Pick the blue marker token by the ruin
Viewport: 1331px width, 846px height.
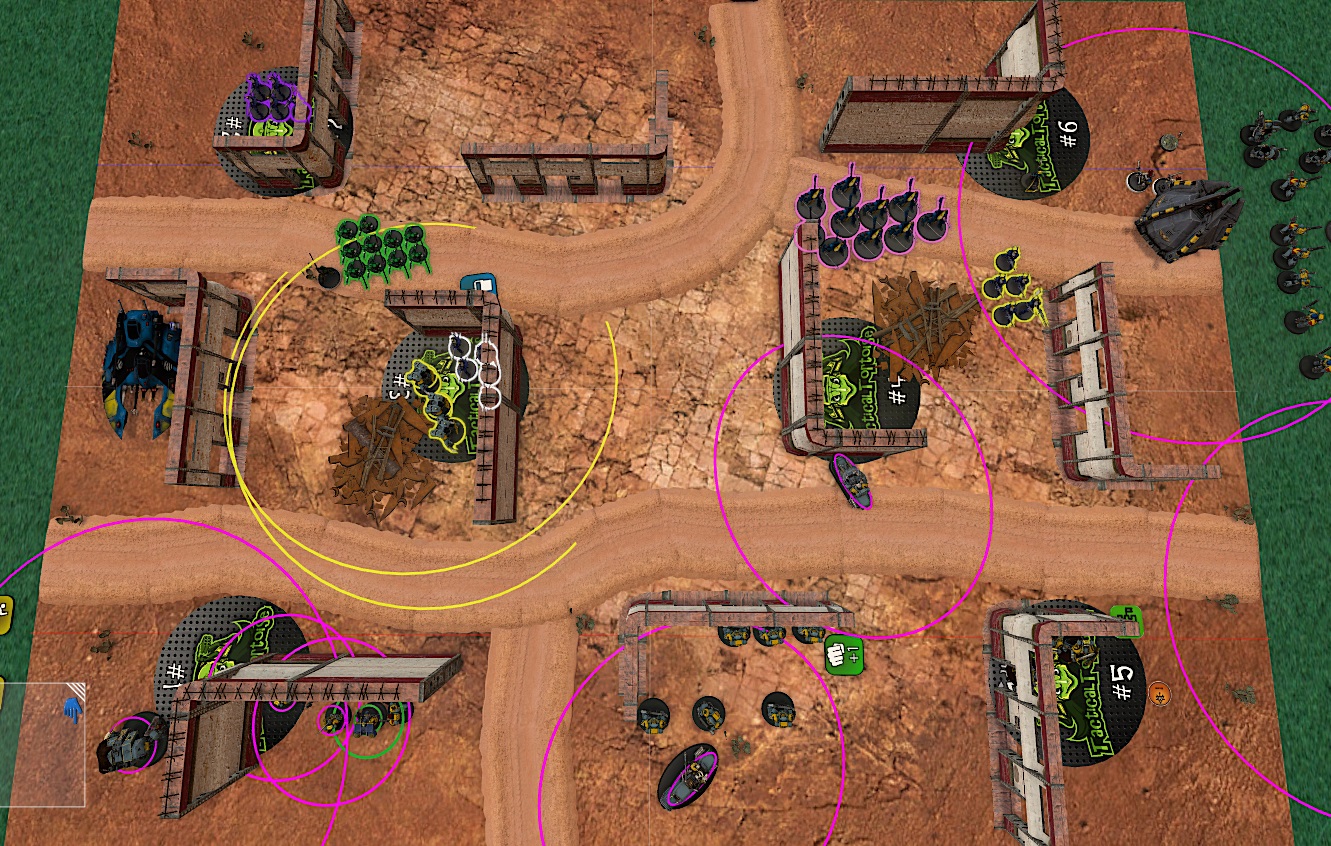point(479,285)
